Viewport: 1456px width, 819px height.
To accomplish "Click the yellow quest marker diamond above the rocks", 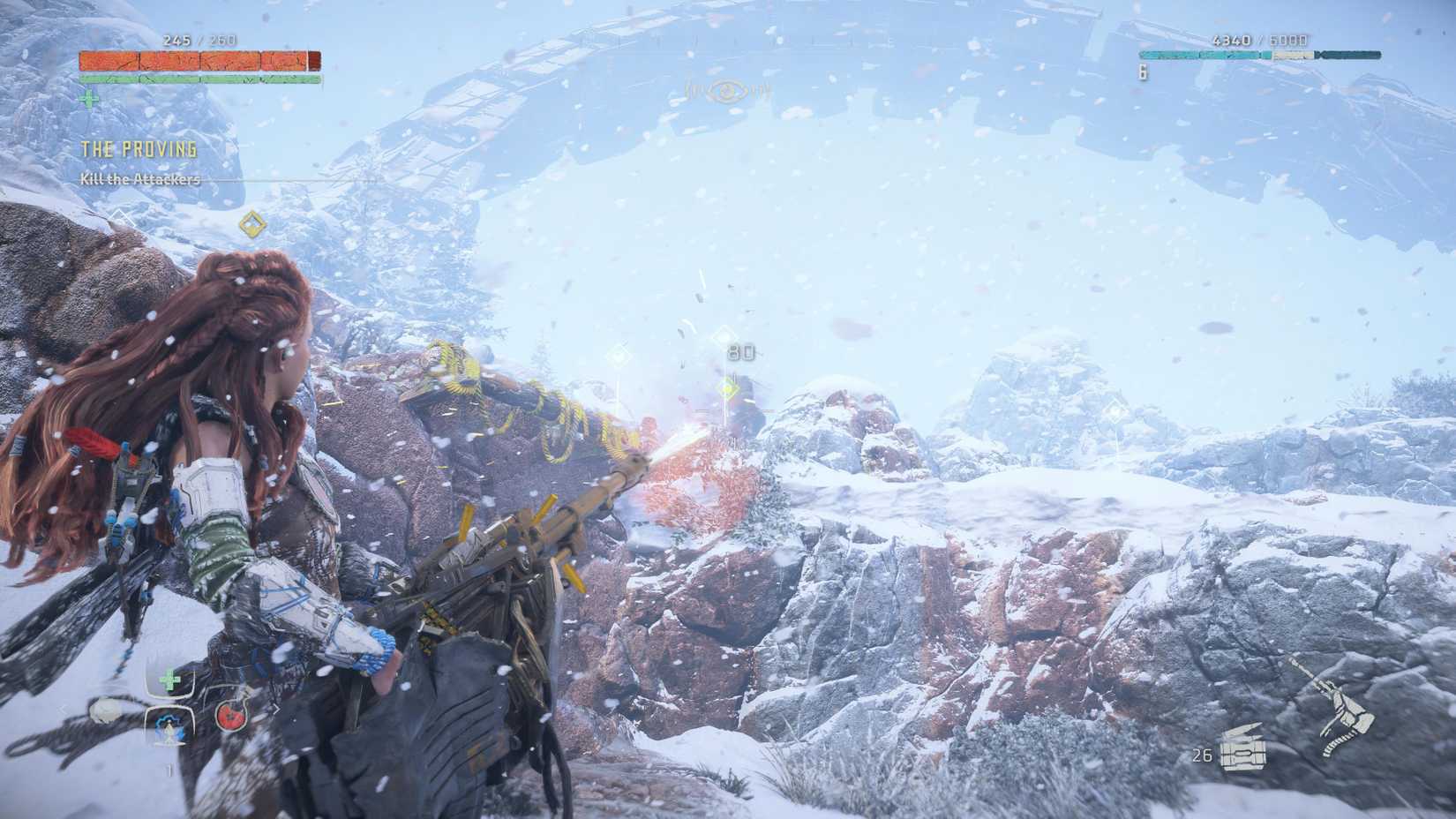I will coord(251,222).
